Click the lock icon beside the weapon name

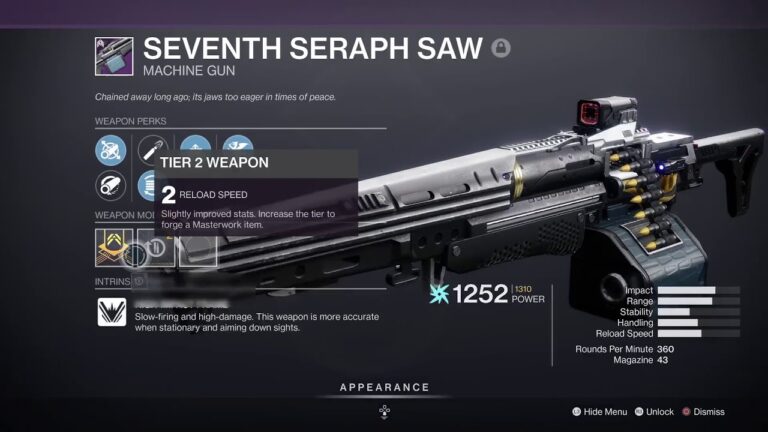coord(501,47)
